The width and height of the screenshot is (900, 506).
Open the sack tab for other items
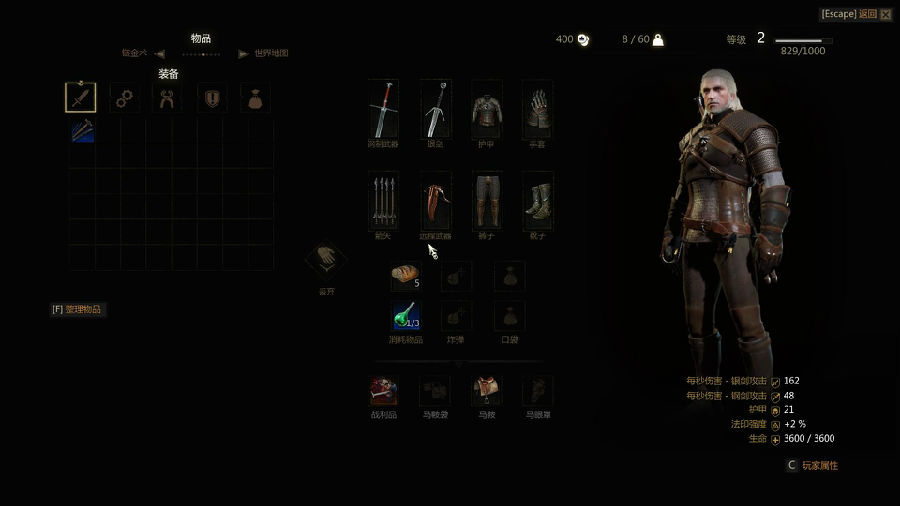pos(254,98)
